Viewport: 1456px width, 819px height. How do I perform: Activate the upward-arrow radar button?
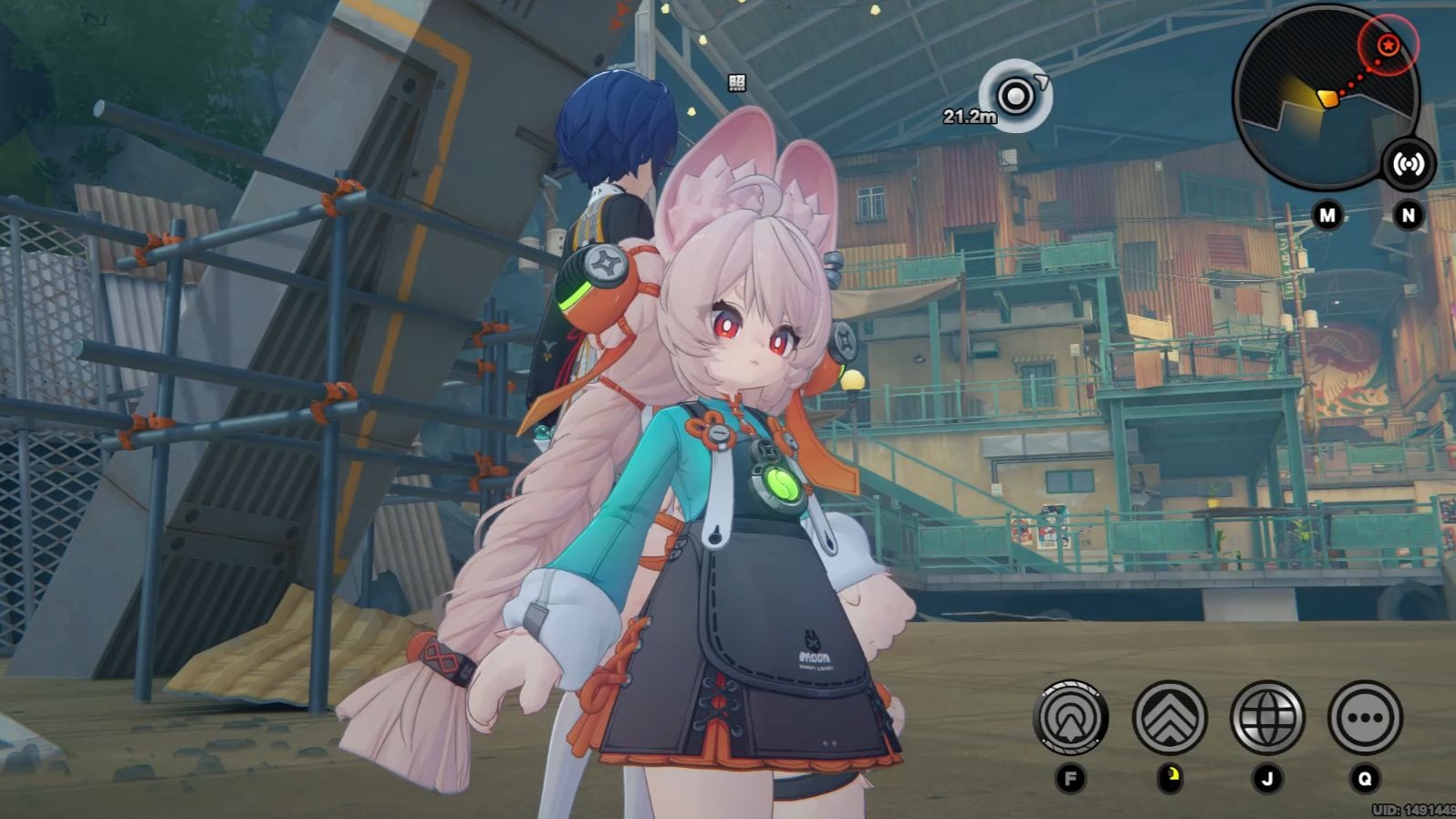1071,718
